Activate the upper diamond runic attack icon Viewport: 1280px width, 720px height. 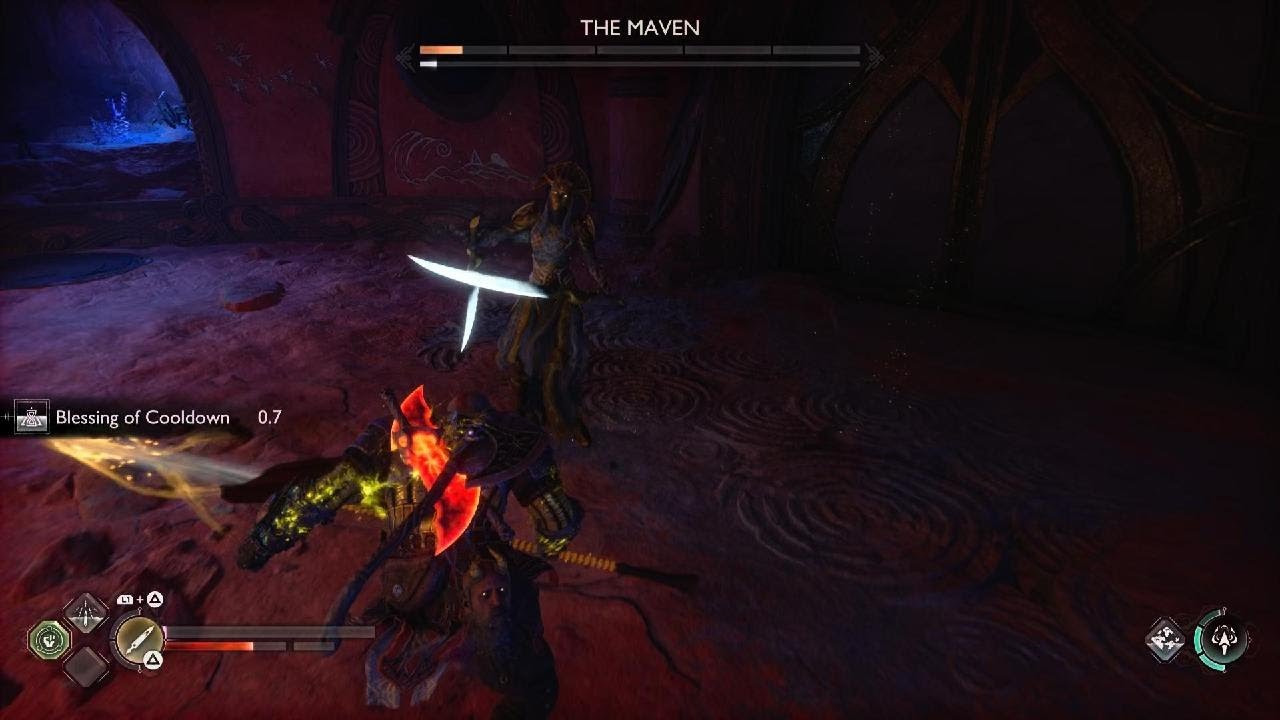[x=86, y=611]
